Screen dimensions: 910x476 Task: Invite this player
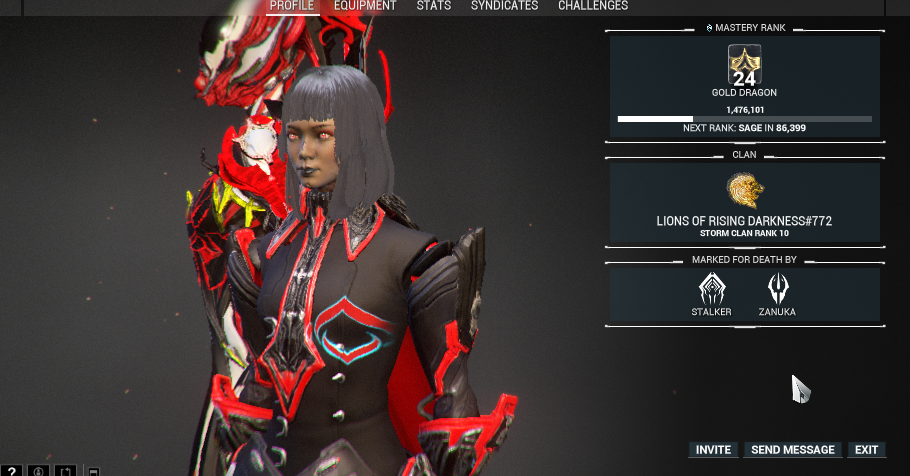[713, 450]
